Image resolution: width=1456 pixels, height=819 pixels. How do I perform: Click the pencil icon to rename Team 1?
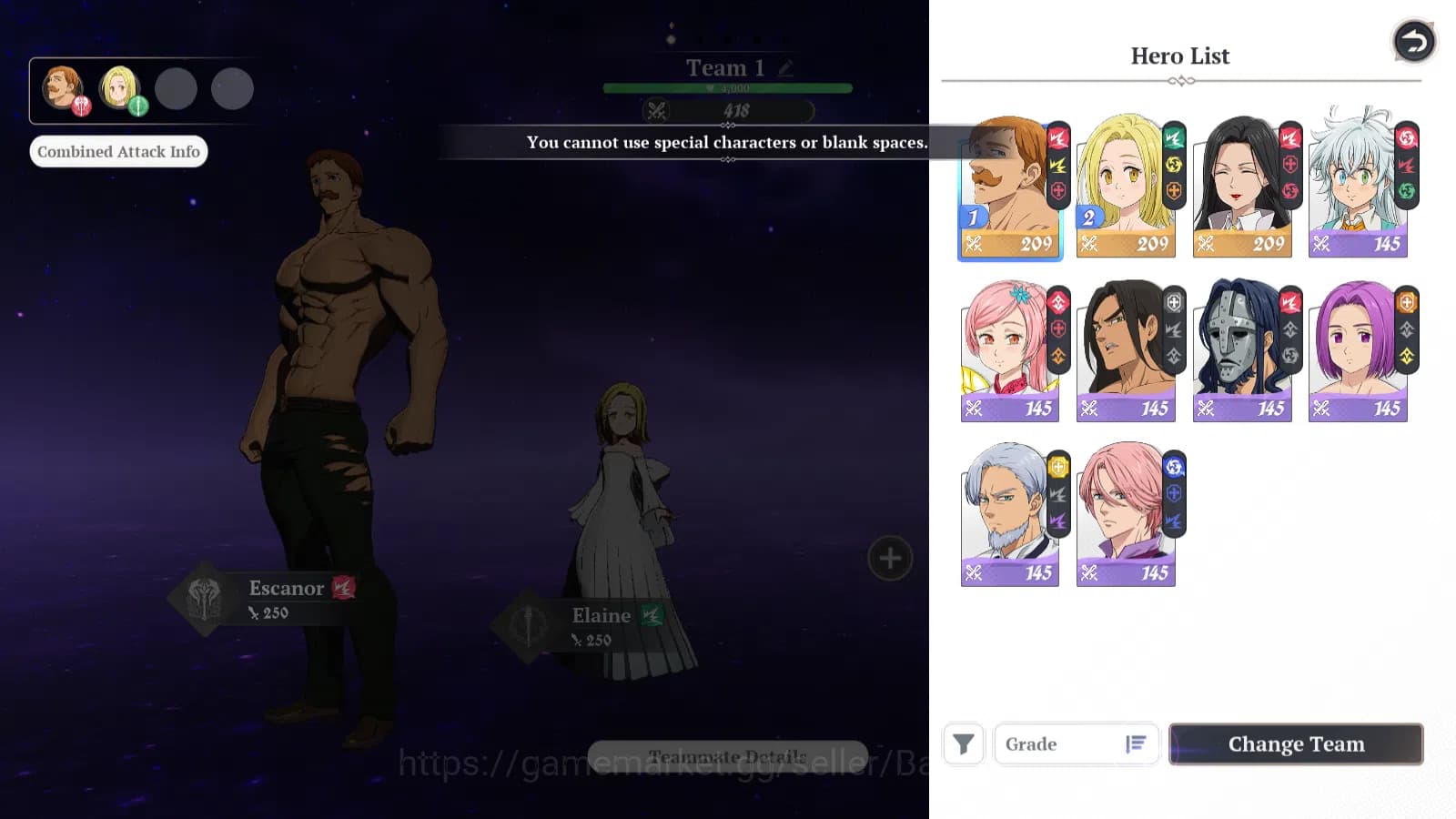tap(784, 66)
